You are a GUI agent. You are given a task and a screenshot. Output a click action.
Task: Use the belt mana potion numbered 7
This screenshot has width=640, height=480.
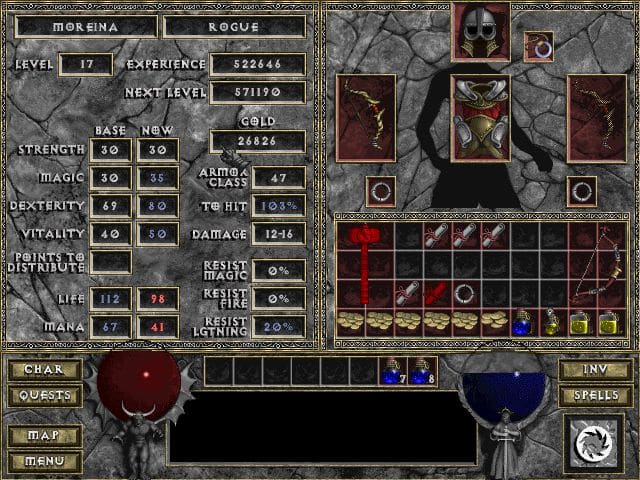pos(391,371)
